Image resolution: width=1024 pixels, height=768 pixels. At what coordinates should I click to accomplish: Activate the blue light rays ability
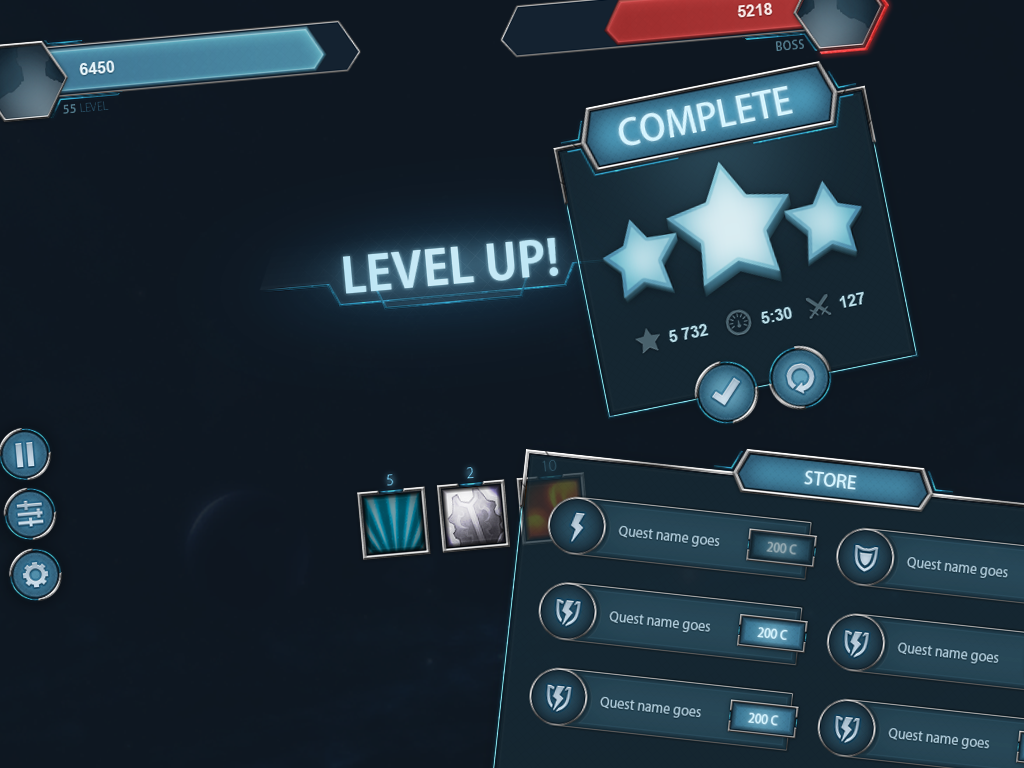(x=392, y=521)
